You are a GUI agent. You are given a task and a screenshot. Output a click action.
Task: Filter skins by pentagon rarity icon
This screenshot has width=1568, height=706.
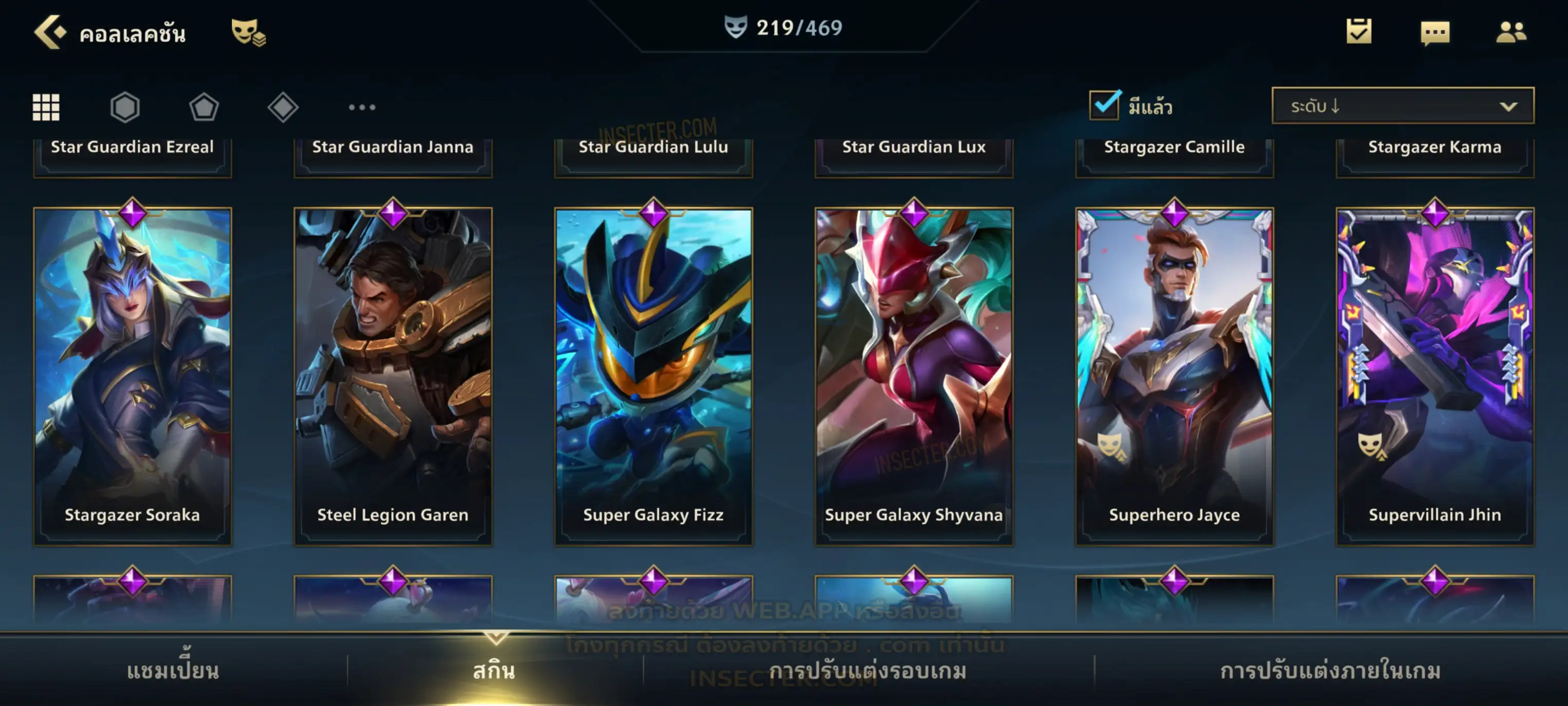coord(204,107)
